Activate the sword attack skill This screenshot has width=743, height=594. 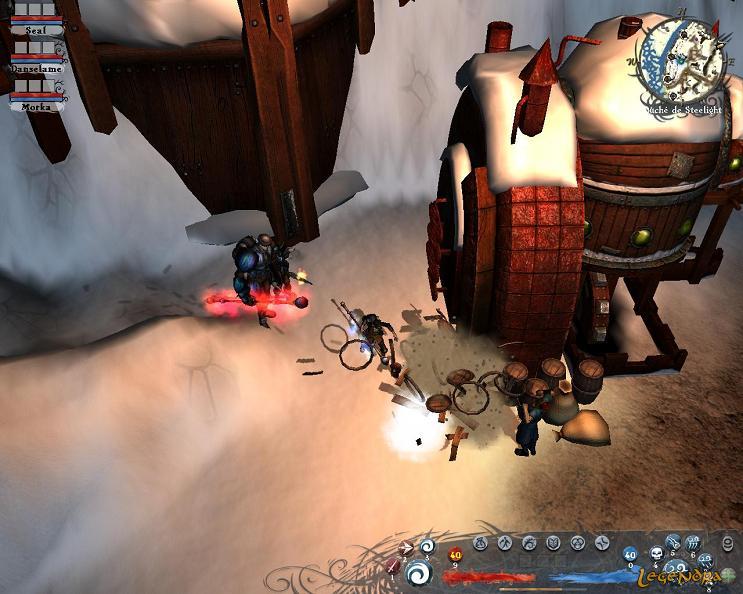pos(392,566)
